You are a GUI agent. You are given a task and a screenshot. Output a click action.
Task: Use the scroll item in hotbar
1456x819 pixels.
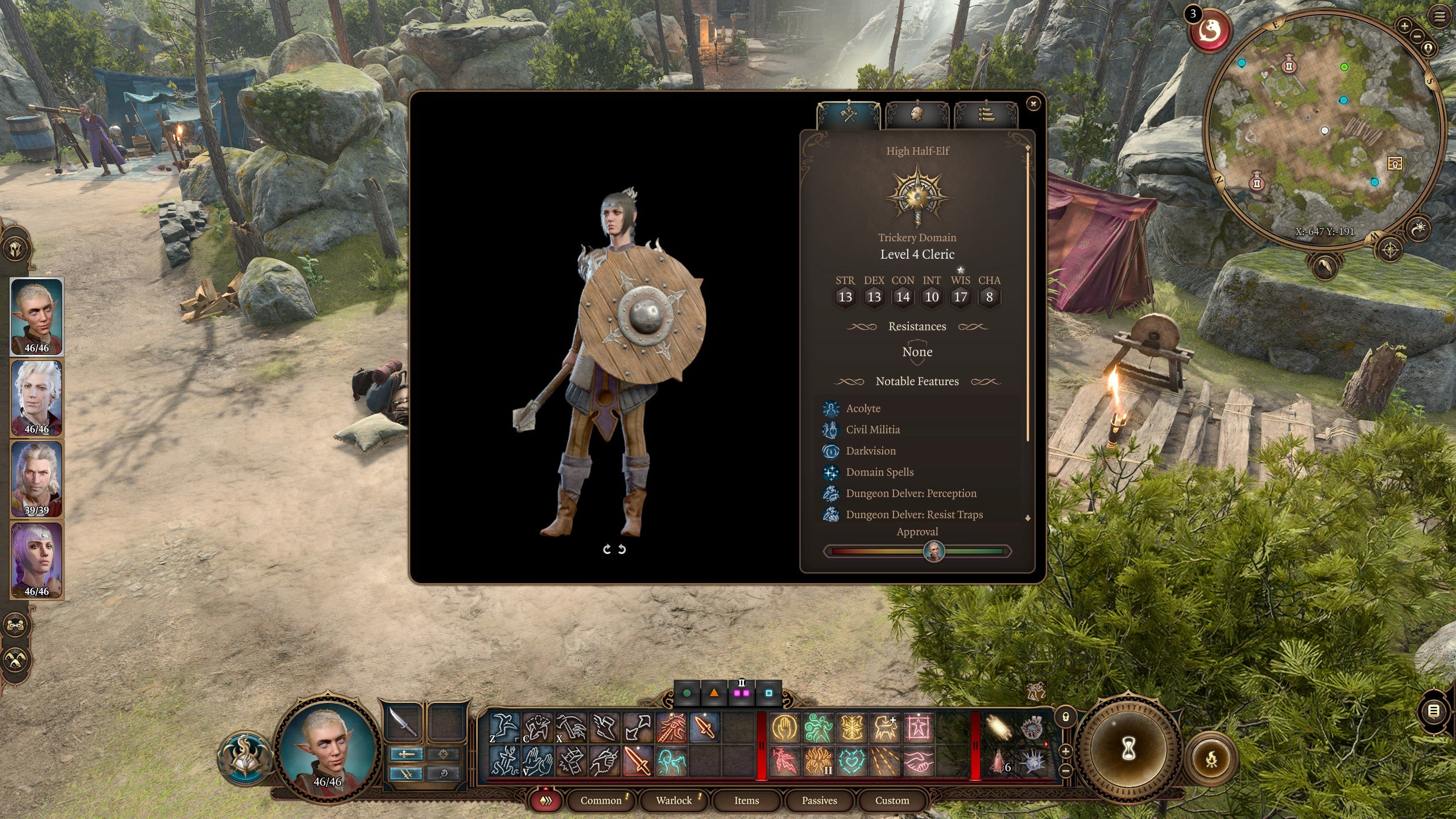coord(999,728)
